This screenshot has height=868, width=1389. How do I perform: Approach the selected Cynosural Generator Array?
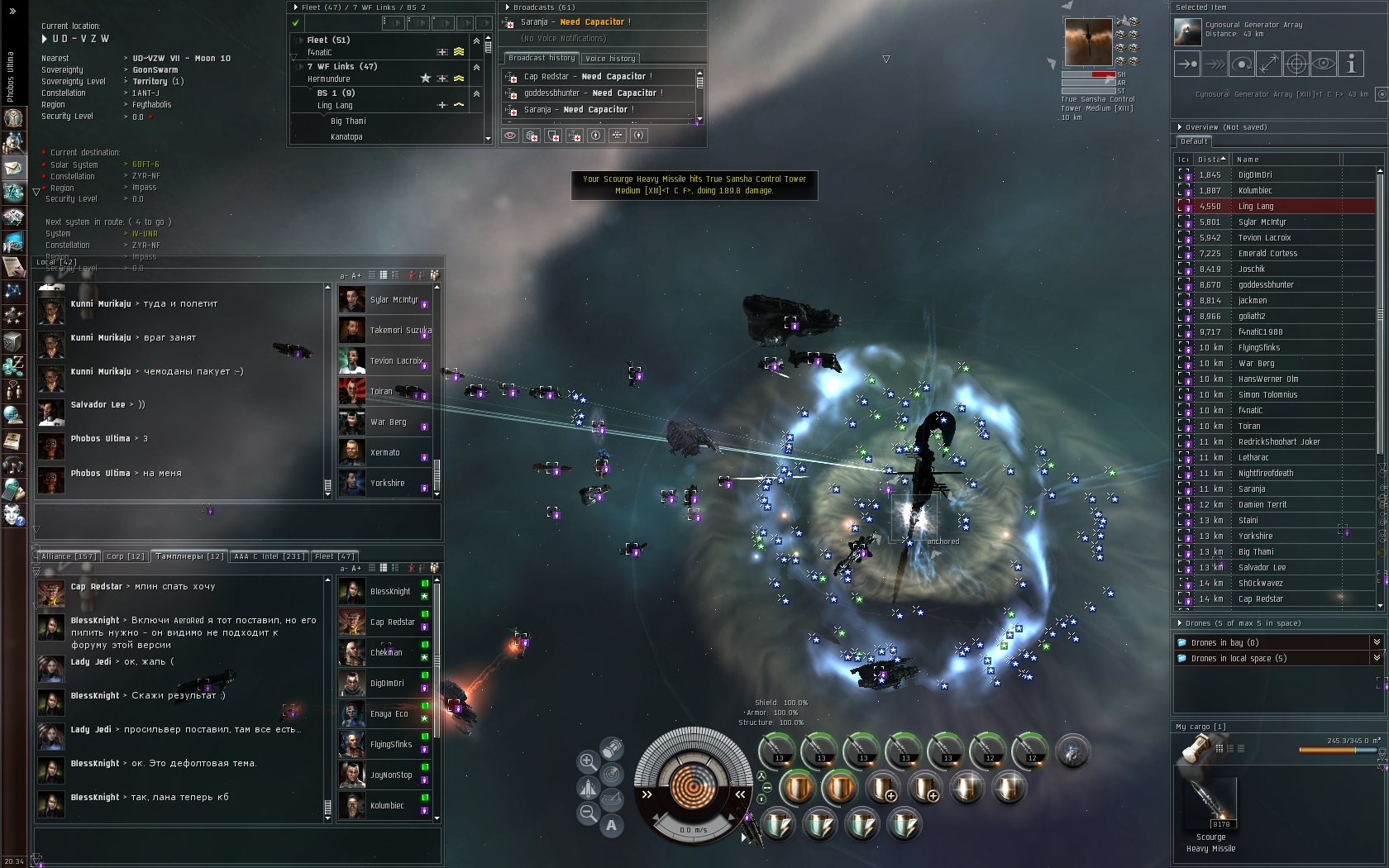click(x=1187, y=64)
